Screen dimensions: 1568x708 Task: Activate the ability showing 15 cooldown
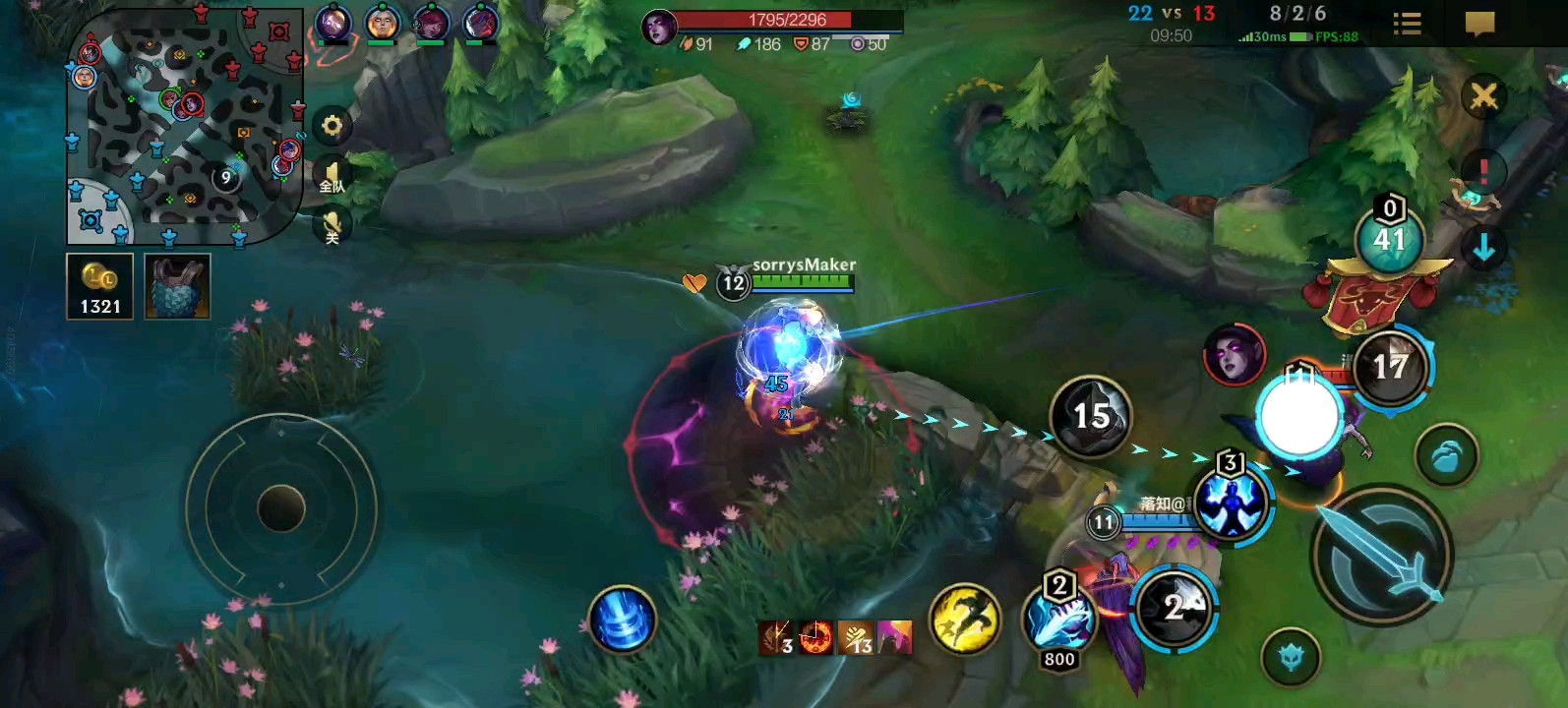(1091, 416)
